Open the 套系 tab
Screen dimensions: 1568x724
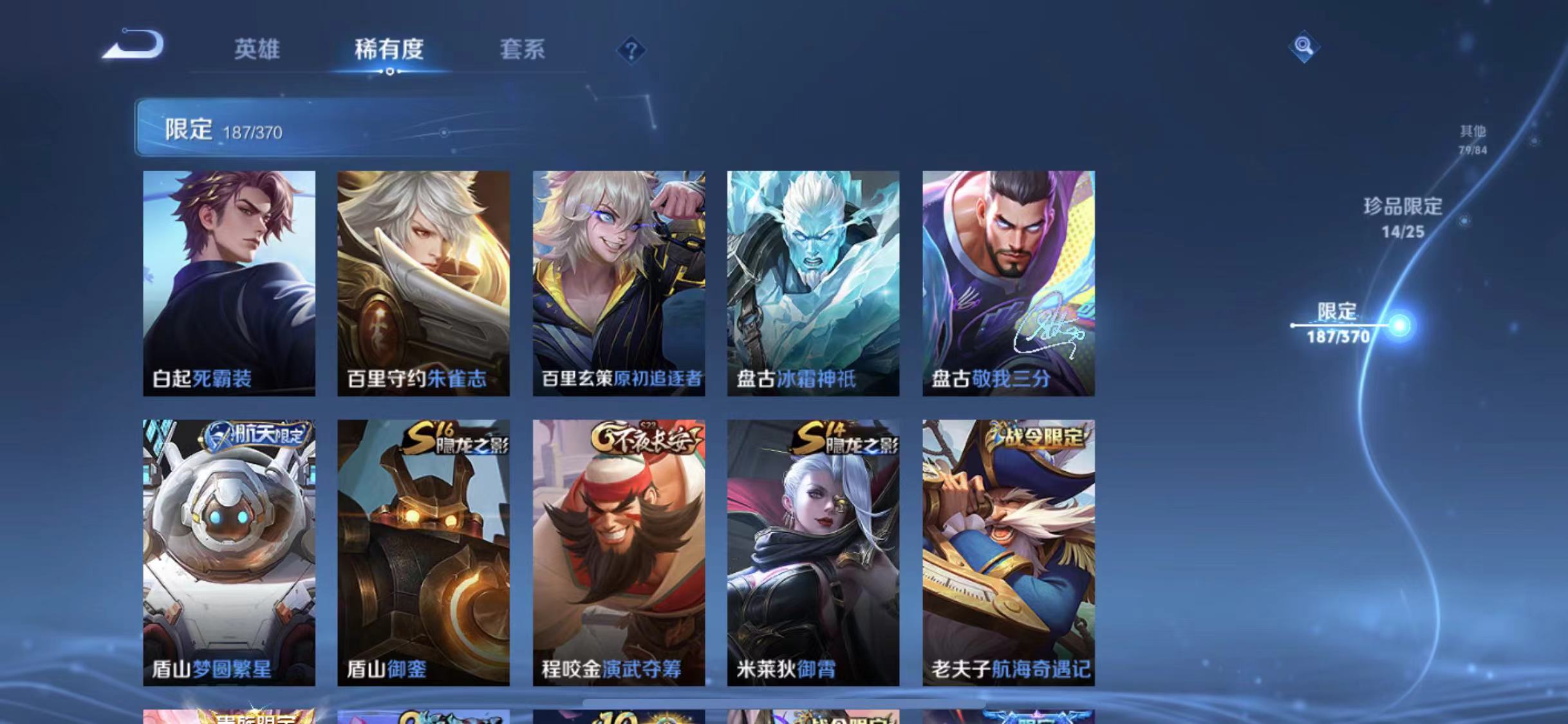(523, 51)
